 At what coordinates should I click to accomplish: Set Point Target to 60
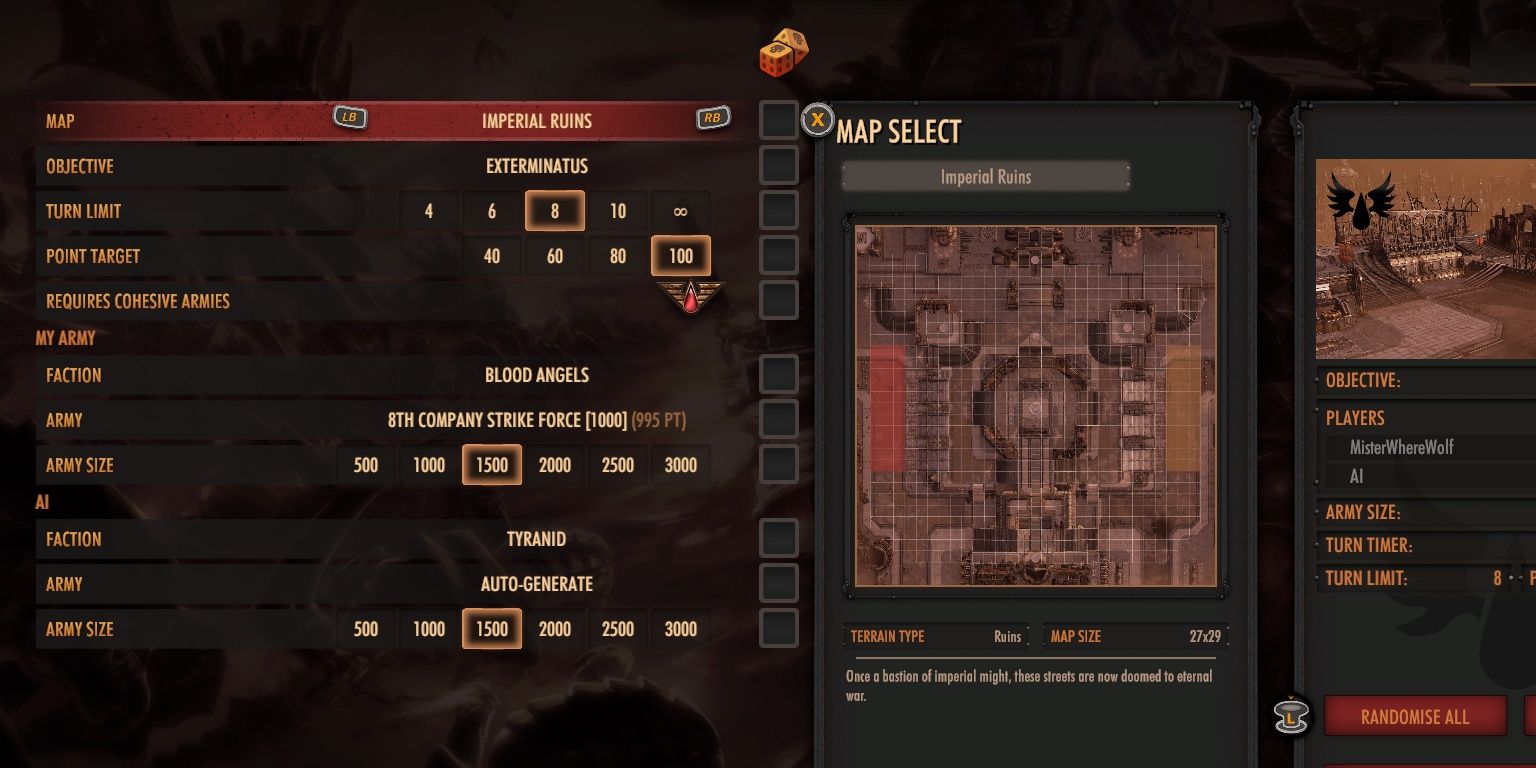554,256
